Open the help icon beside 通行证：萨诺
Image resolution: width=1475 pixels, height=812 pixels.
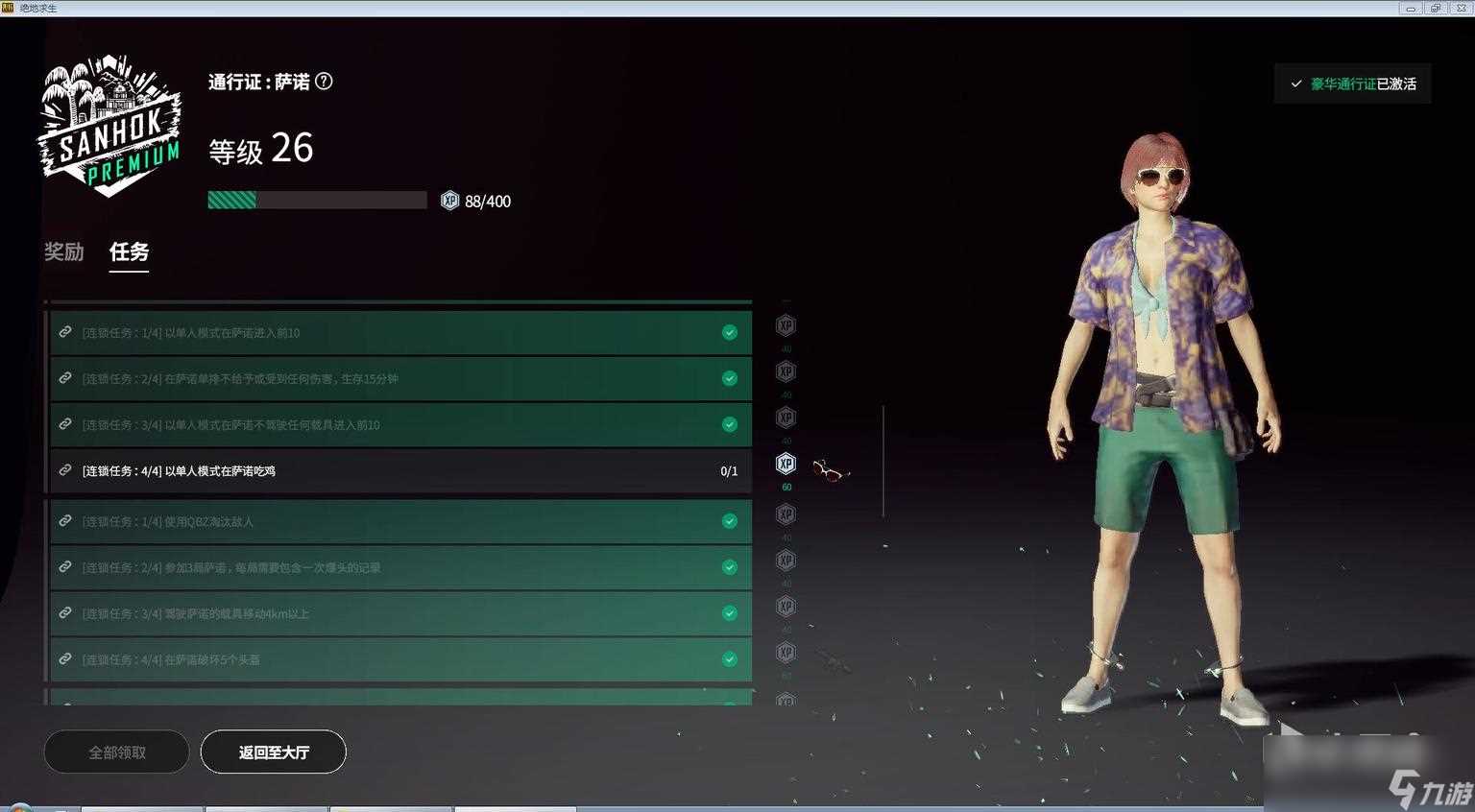[x=325, y=82]
